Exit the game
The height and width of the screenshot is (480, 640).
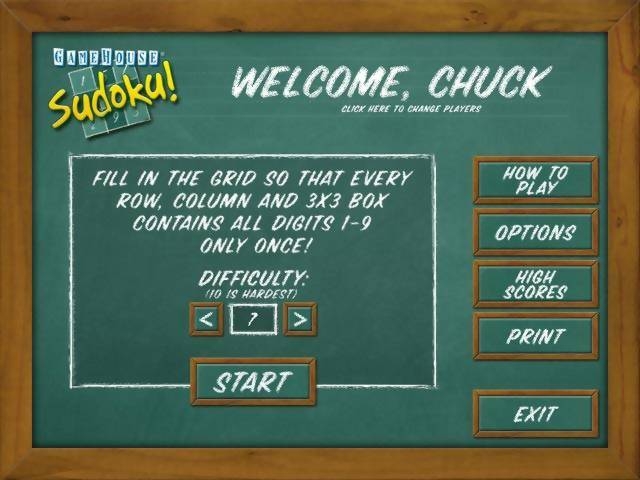pos(535,414)
